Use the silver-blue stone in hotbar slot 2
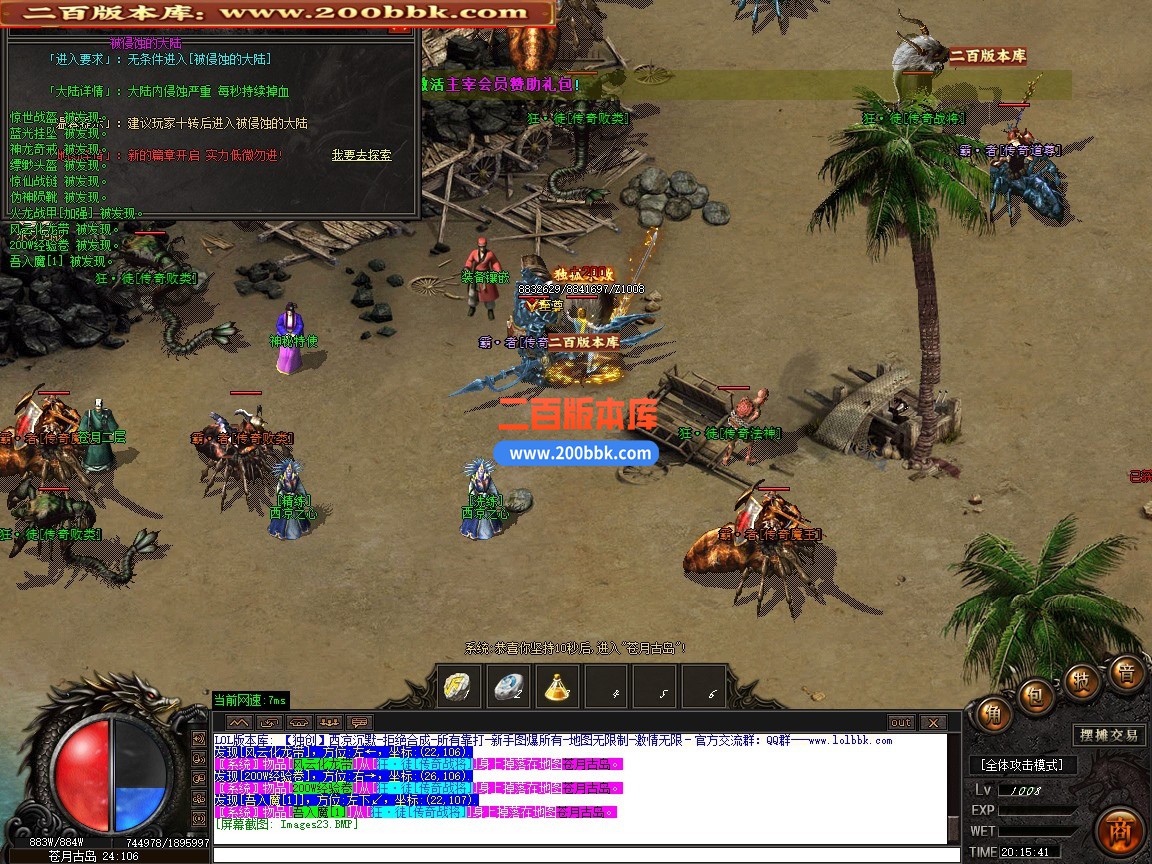Image resolution: width=1152 pixels, height=864 pixels. pos(510,686)
